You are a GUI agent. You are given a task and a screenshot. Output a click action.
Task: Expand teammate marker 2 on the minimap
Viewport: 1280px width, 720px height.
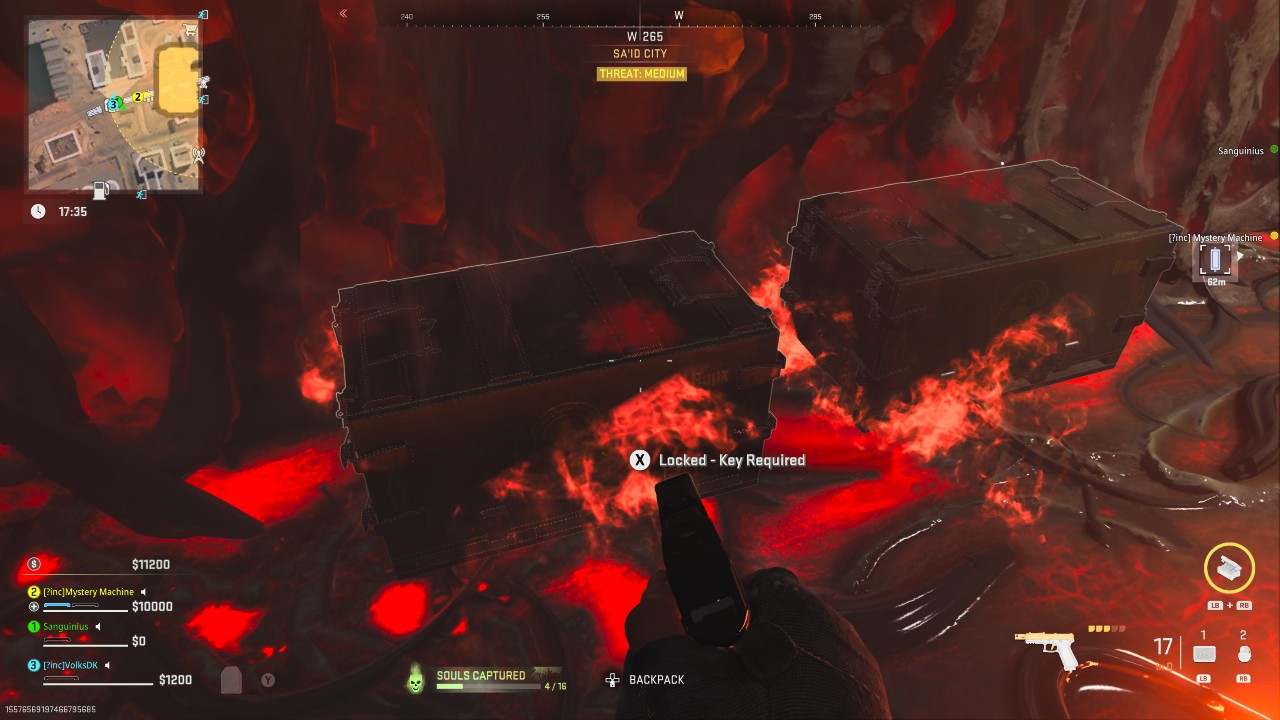tap(137, 97)
